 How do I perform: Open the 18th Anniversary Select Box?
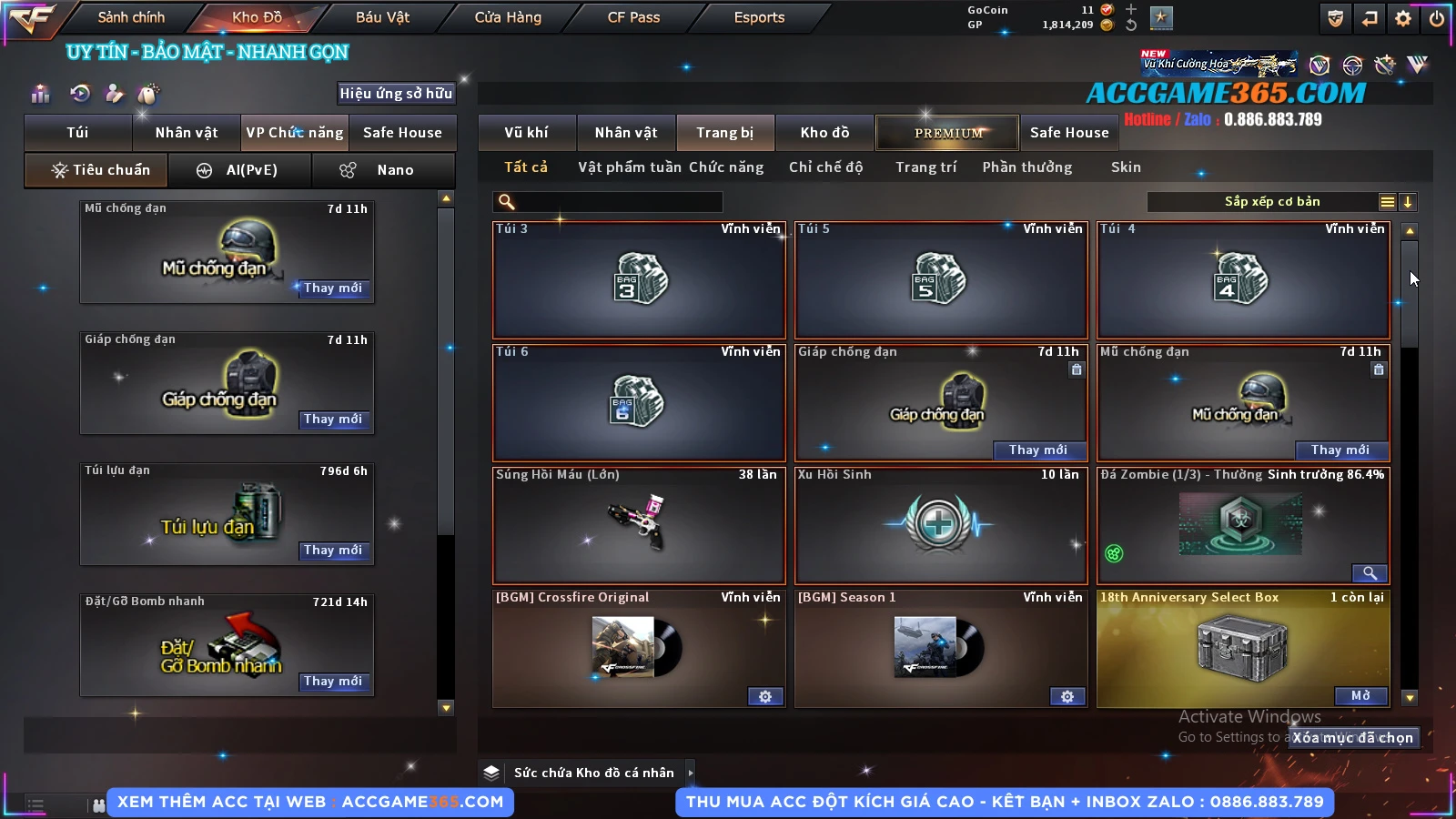pos(1360,696)
